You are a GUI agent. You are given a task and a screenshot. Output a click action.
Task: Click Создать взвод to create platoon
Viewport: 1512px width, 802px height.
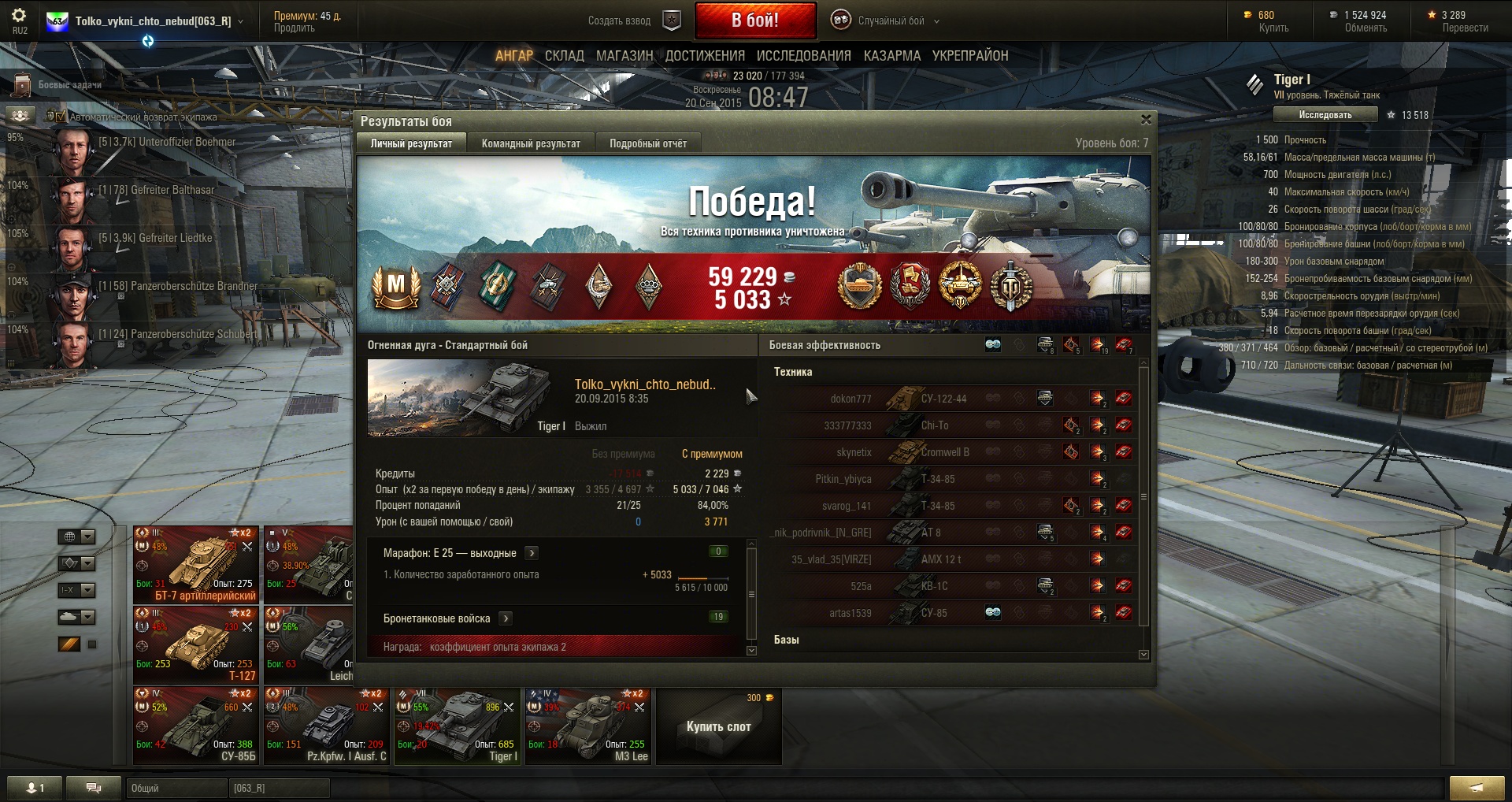[x=619, y=21]
